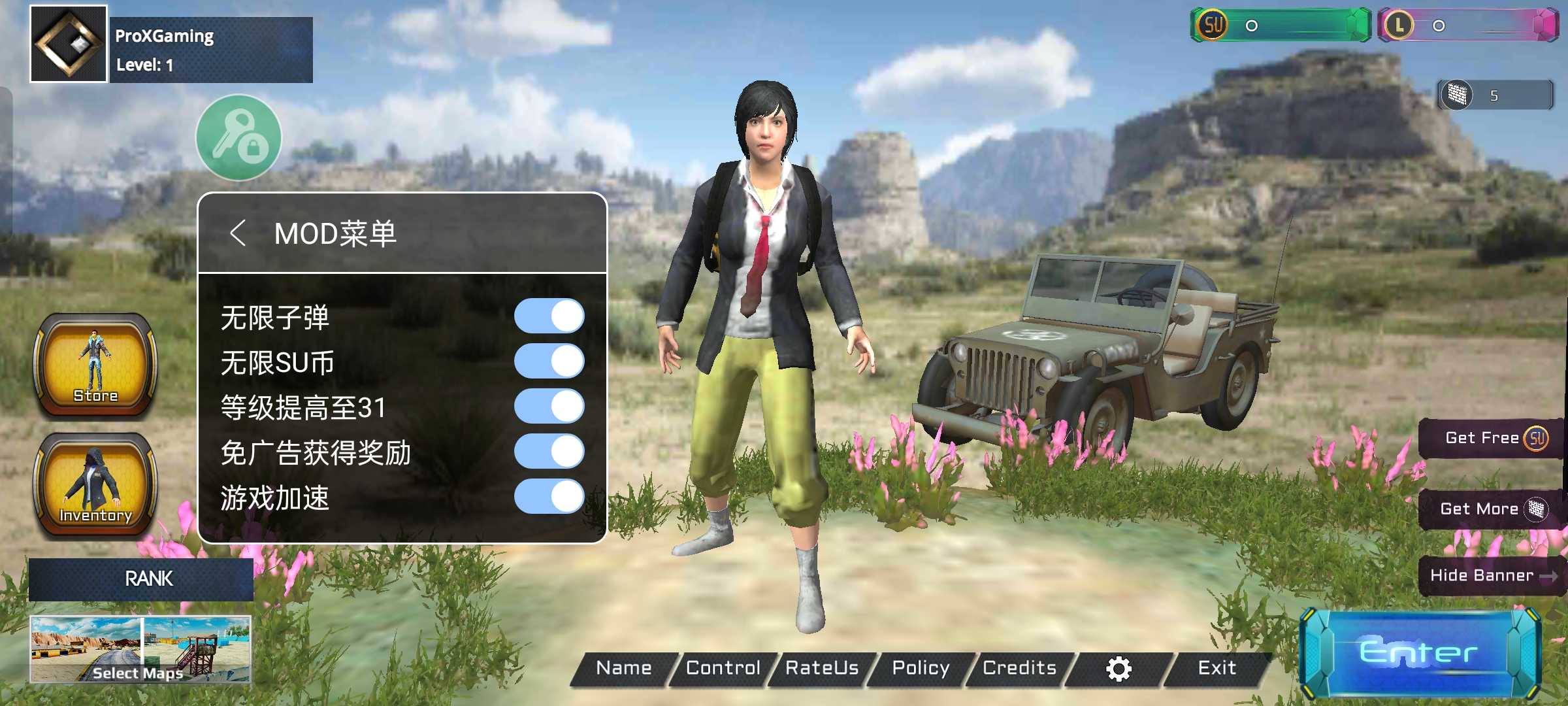Click the ProXGaming profile avatar
This screenshot has width=1568, height=706.
click(67, 42)
